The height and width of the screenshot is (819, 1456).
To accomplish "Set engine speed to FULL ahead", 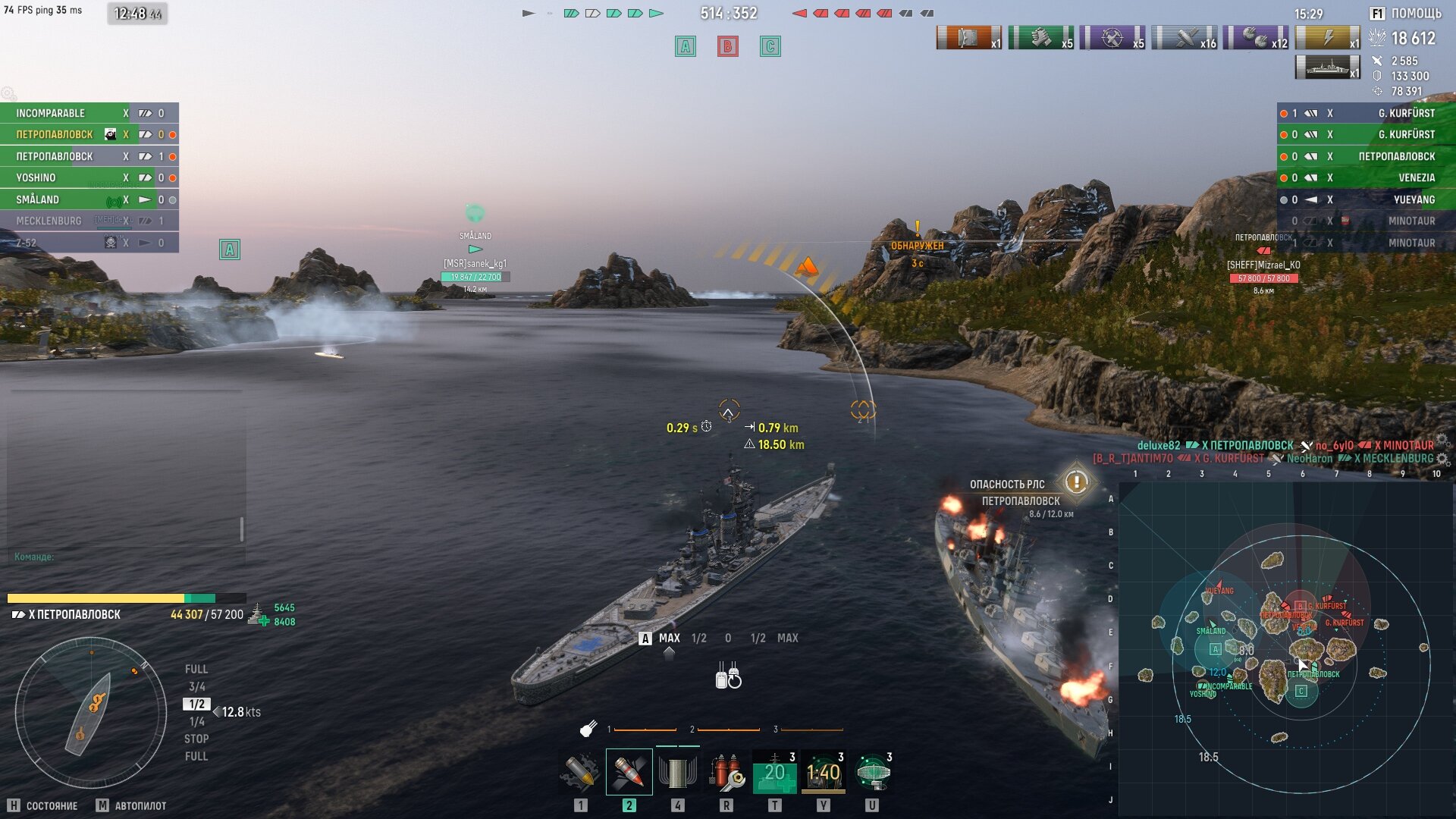I will pyautogui.click(x=196, y=669).
